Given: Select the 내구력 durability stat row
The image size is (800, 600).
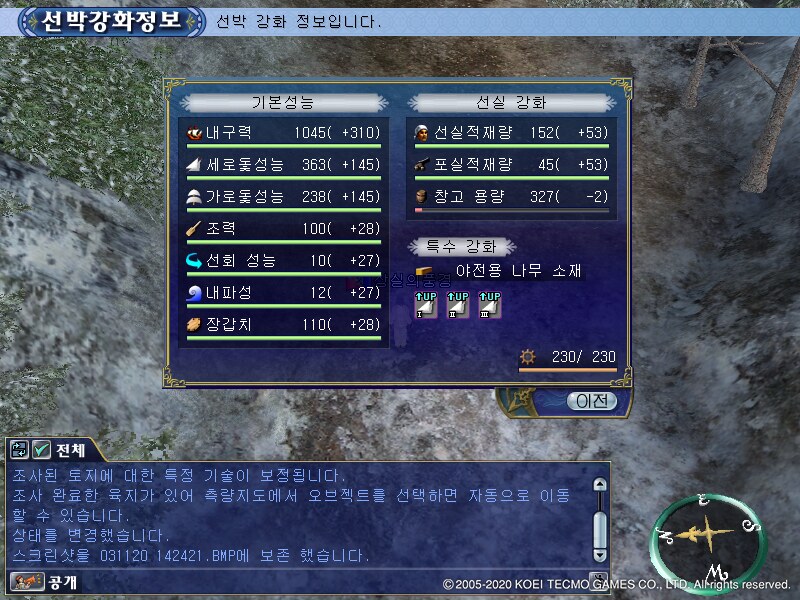Looking at the screenshot, I should point(283,133).
